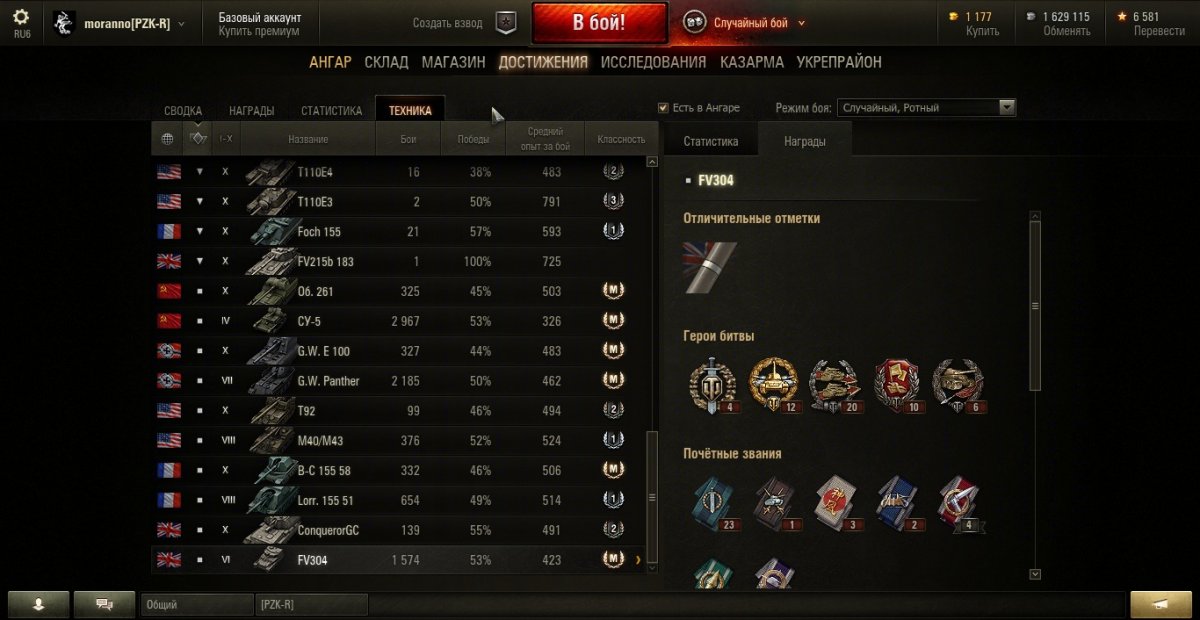This screenshot has width=1200, height=620.
Task: Open the Режим боя dropdown
Action: coord(928,108)
